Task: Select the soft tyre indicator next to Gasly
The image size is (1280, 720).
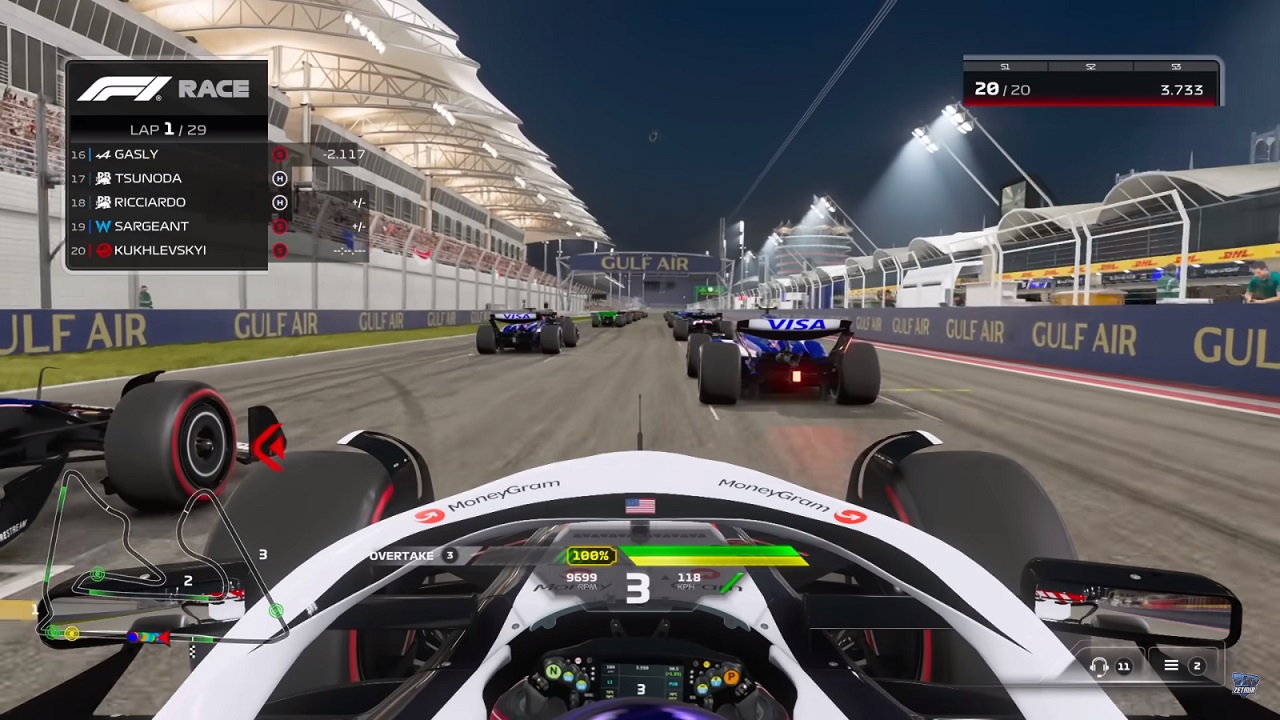Action: 280,154
